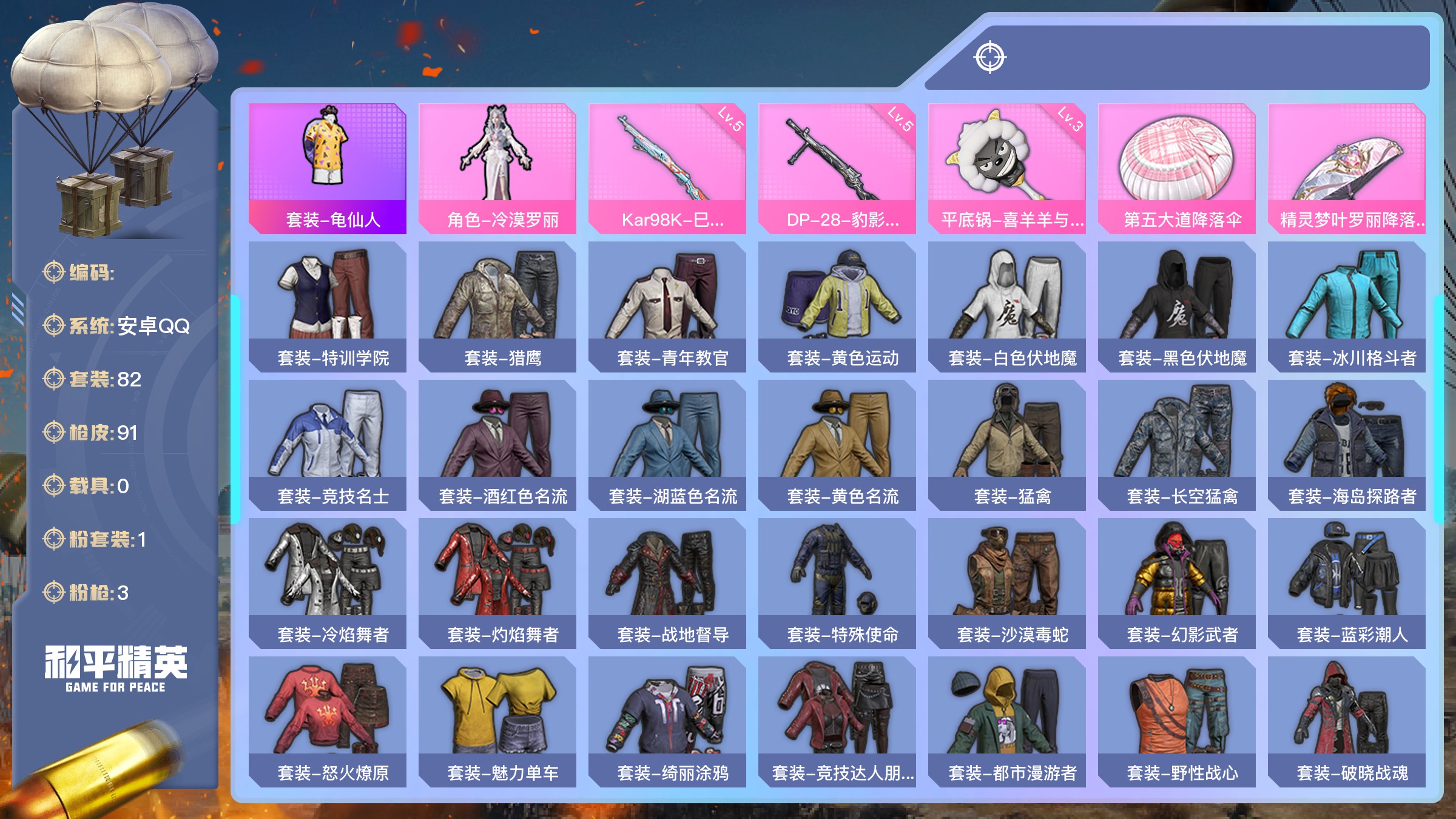Pick the 套装-冰川格斗者 outfit tile
Screen dimensions: 1456x819
click(x=1347, y=306)
